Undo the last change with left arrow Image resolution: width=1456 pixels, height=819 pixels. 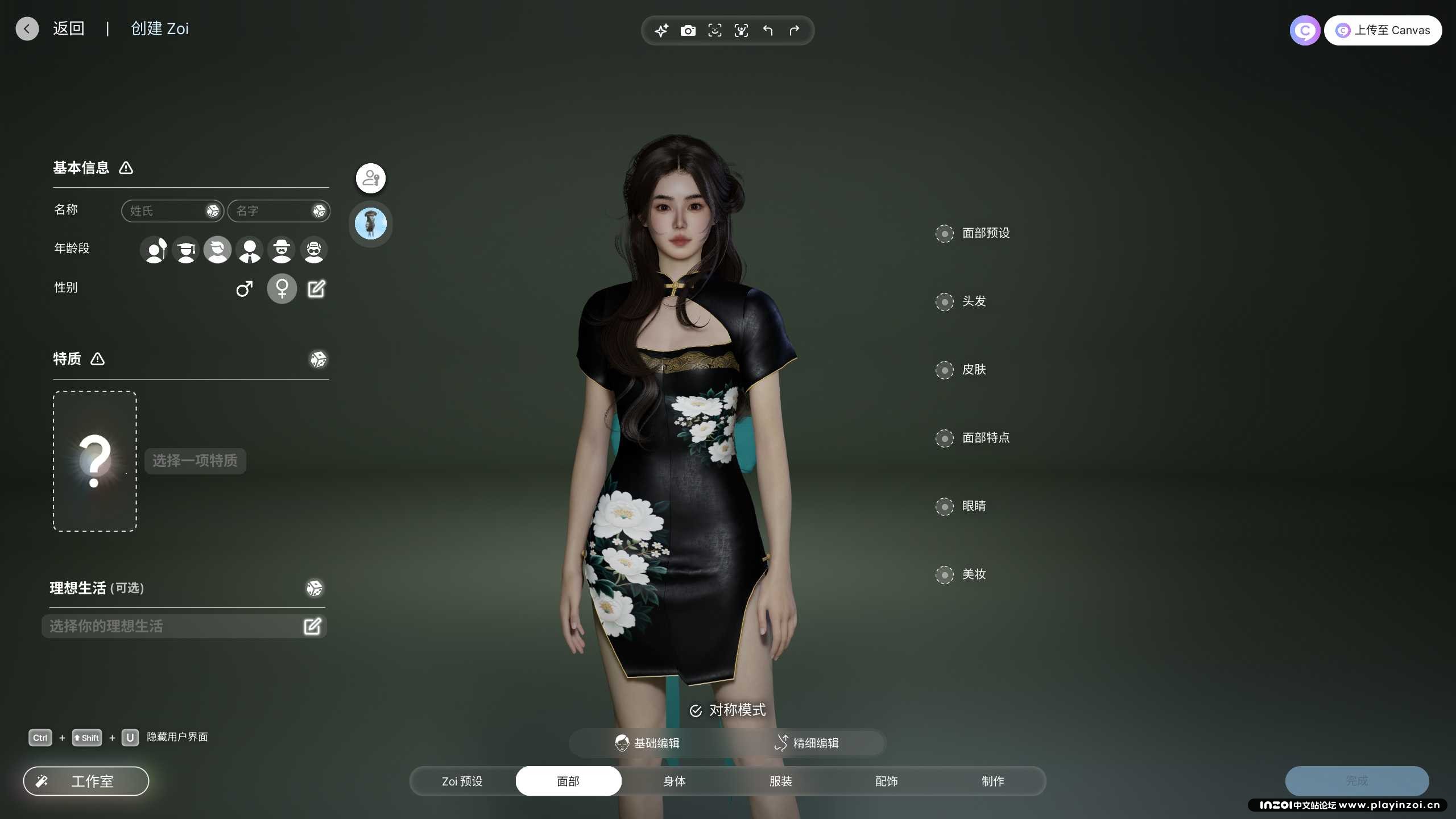[768, 31]
